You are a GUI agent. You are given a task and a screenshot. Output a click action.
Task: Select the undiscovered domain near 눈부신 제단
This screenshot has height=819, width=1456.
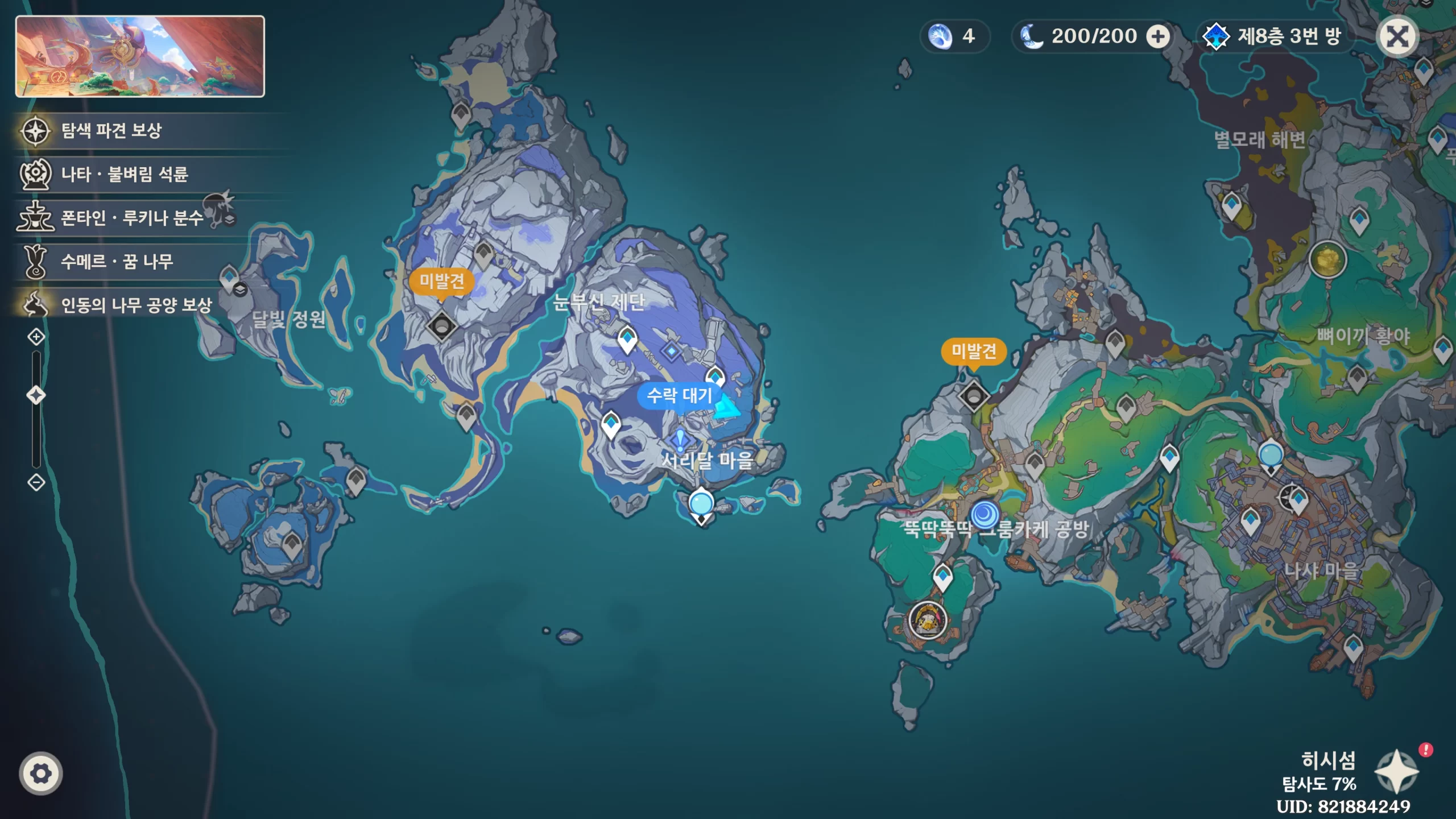442,326
